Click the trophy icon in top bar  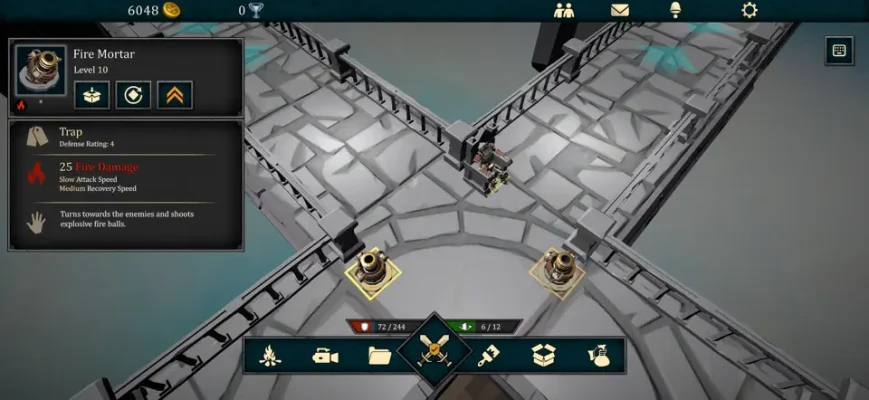click(257, 10)
